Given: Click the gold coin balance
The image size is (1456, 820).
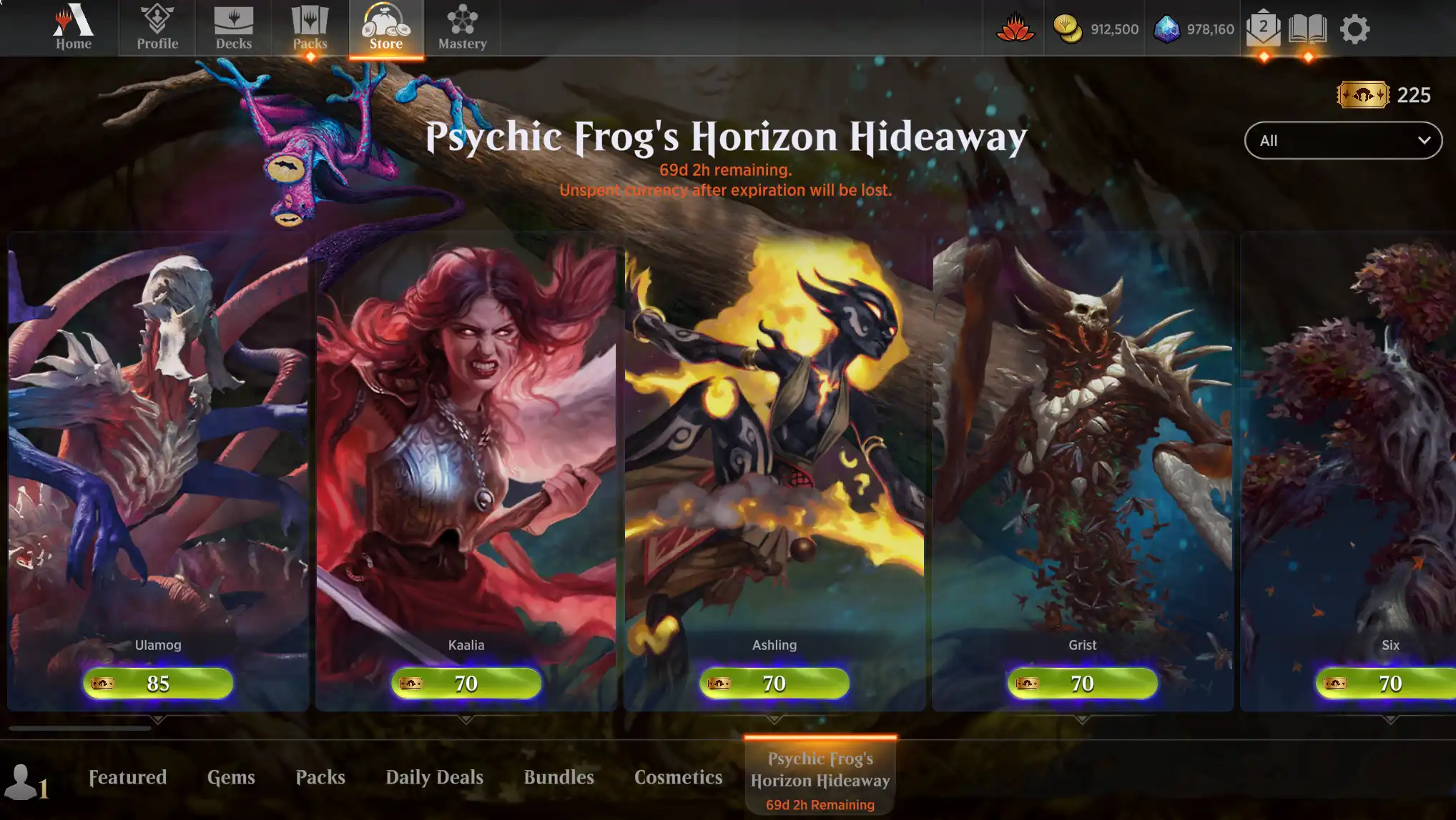Looking at the screenshot, I should (x=1095, y=29).
